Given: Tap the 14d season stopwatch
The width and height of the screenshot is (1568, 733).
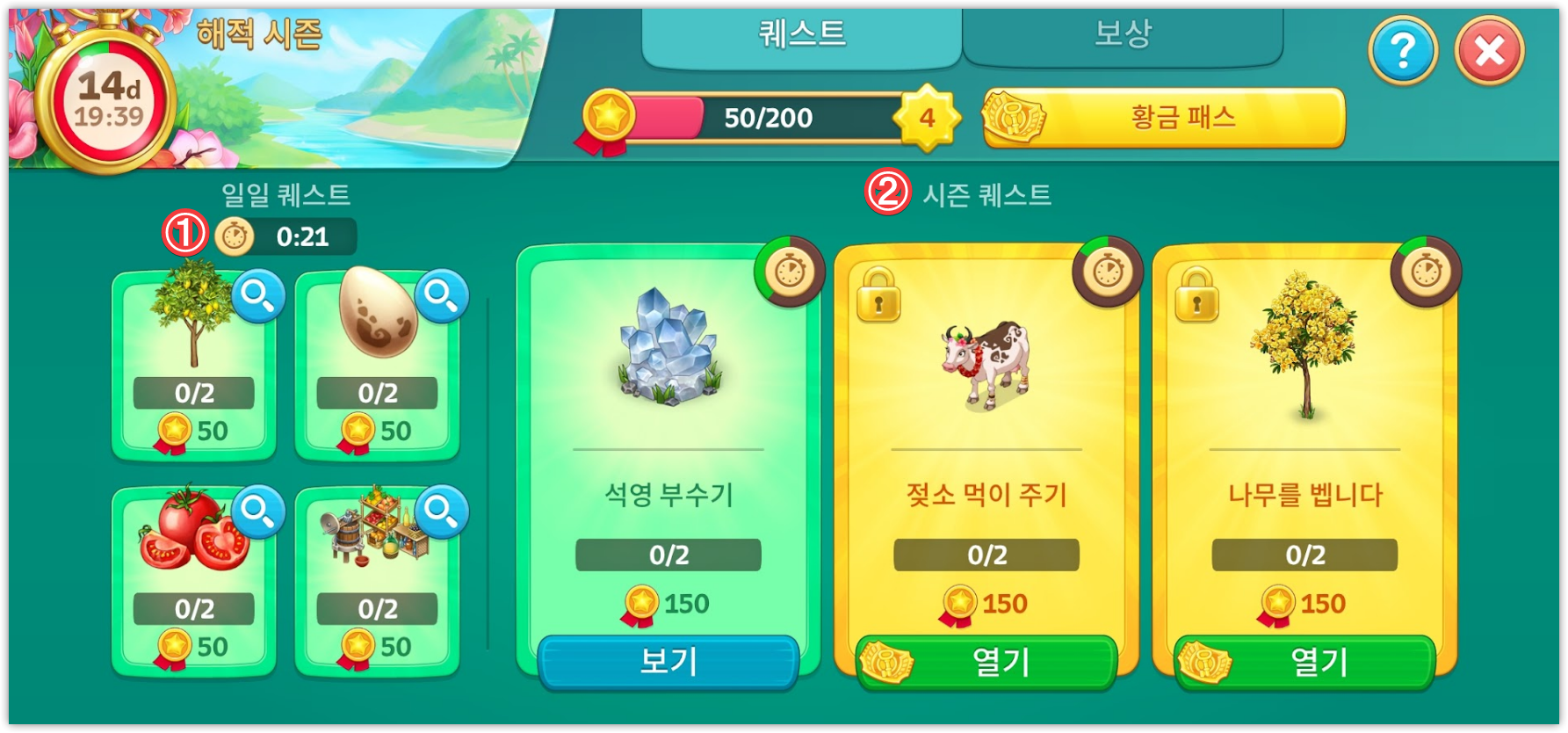Looking at the screenshot, I should 107,98.
